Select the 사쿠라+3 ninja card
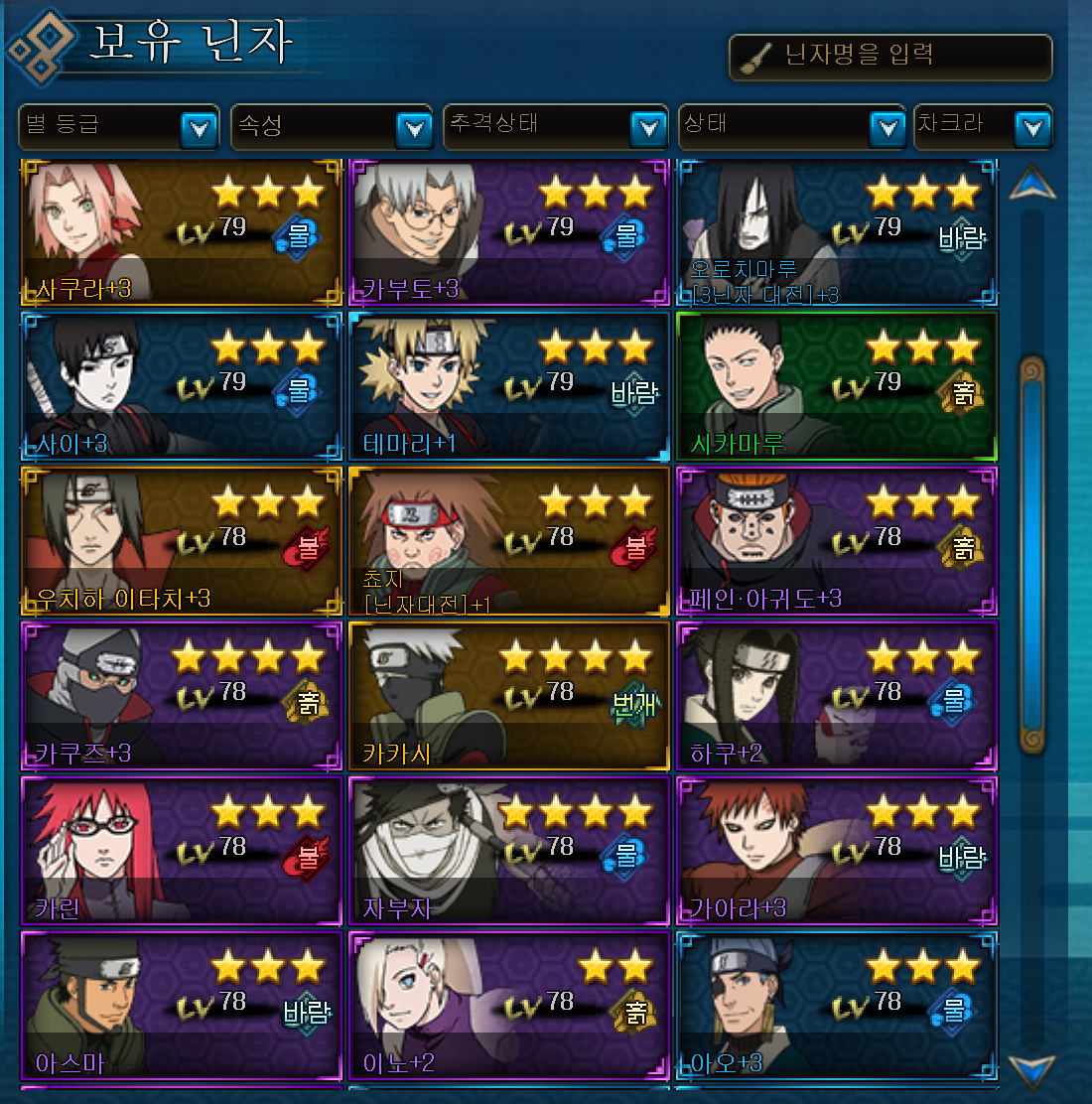1092x1104 pixels. click(182, 232)
